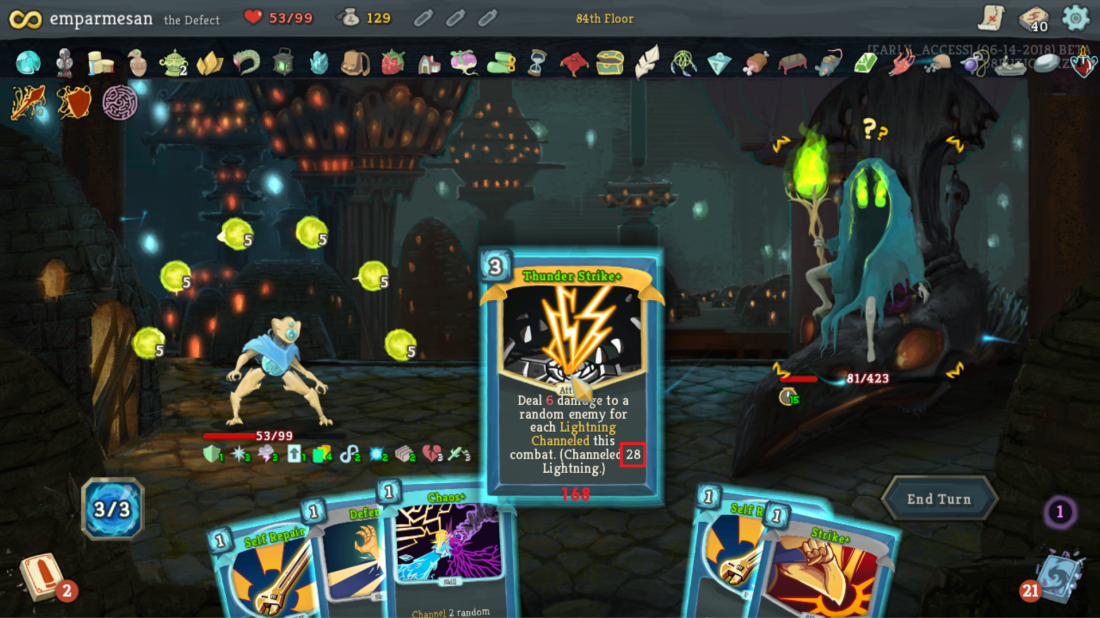Viewport: 1100px width, 618px height.
Task: Open the settings gear menu
Action: pos(1075,17)
